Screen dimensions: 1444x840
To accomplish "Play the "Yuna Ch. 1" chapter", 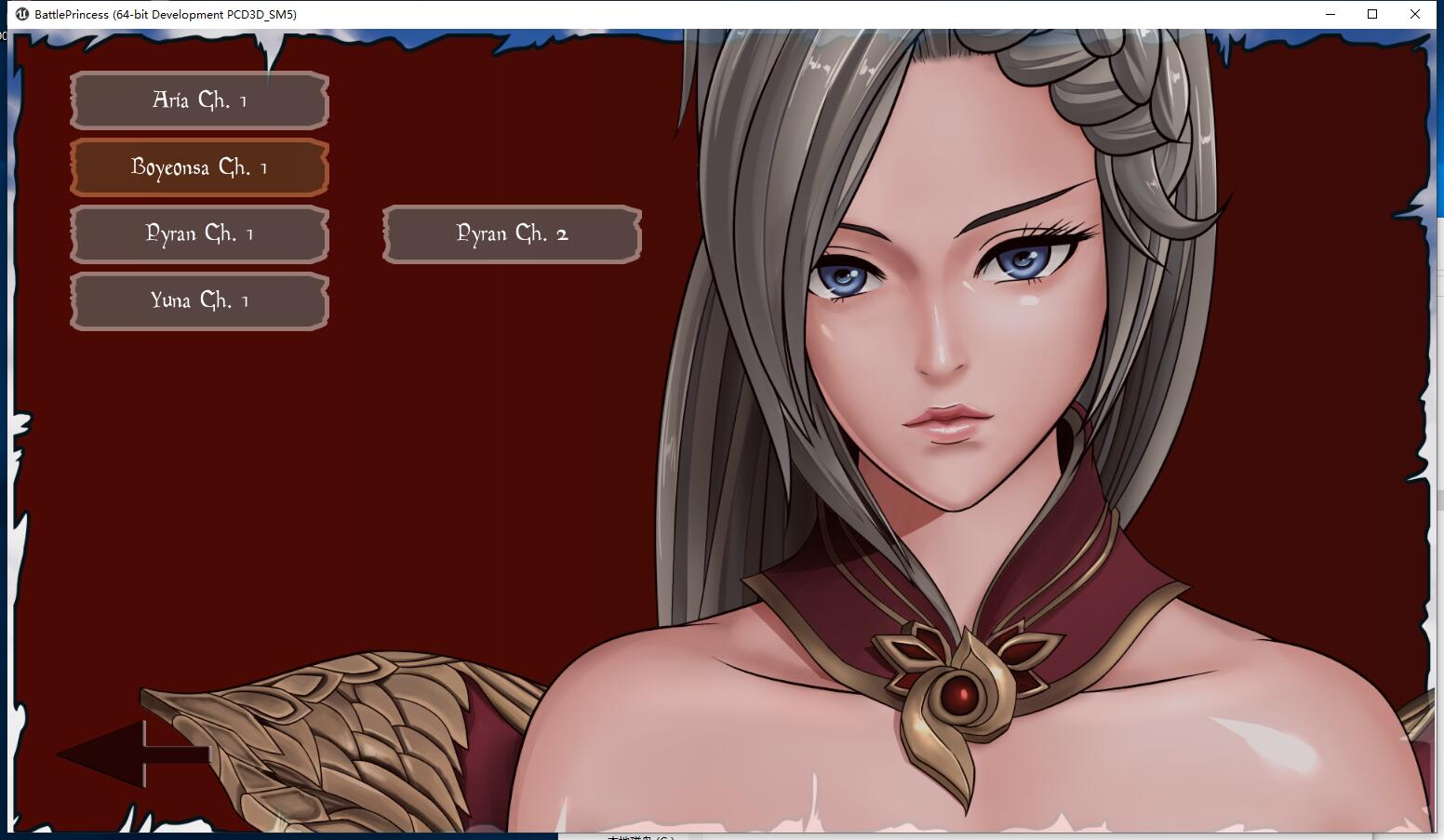I will pyautogui.click(x=198, y=300).
